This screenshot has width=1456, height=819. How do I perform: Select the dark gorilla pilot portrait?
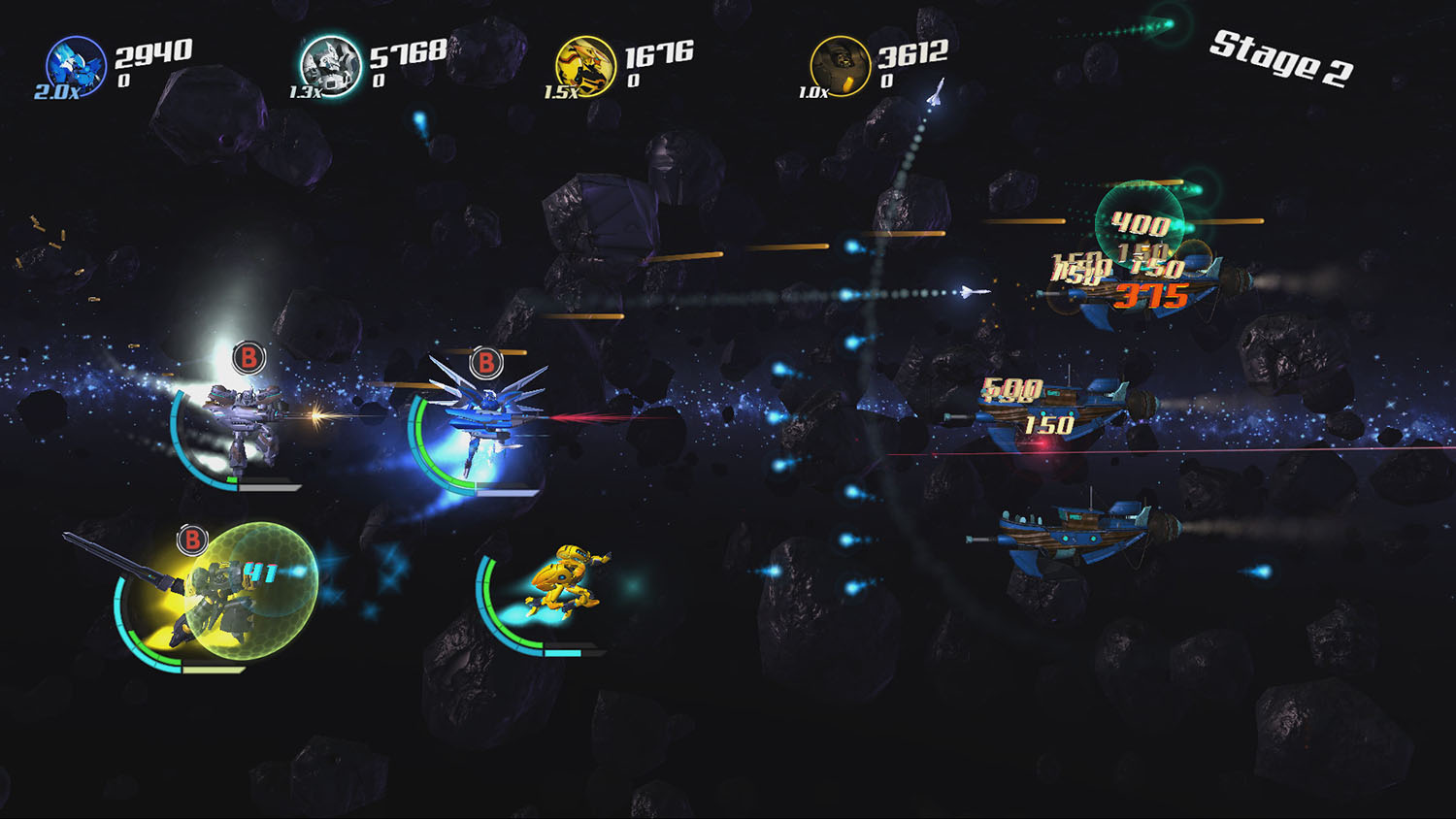click(x=841, y=66)
